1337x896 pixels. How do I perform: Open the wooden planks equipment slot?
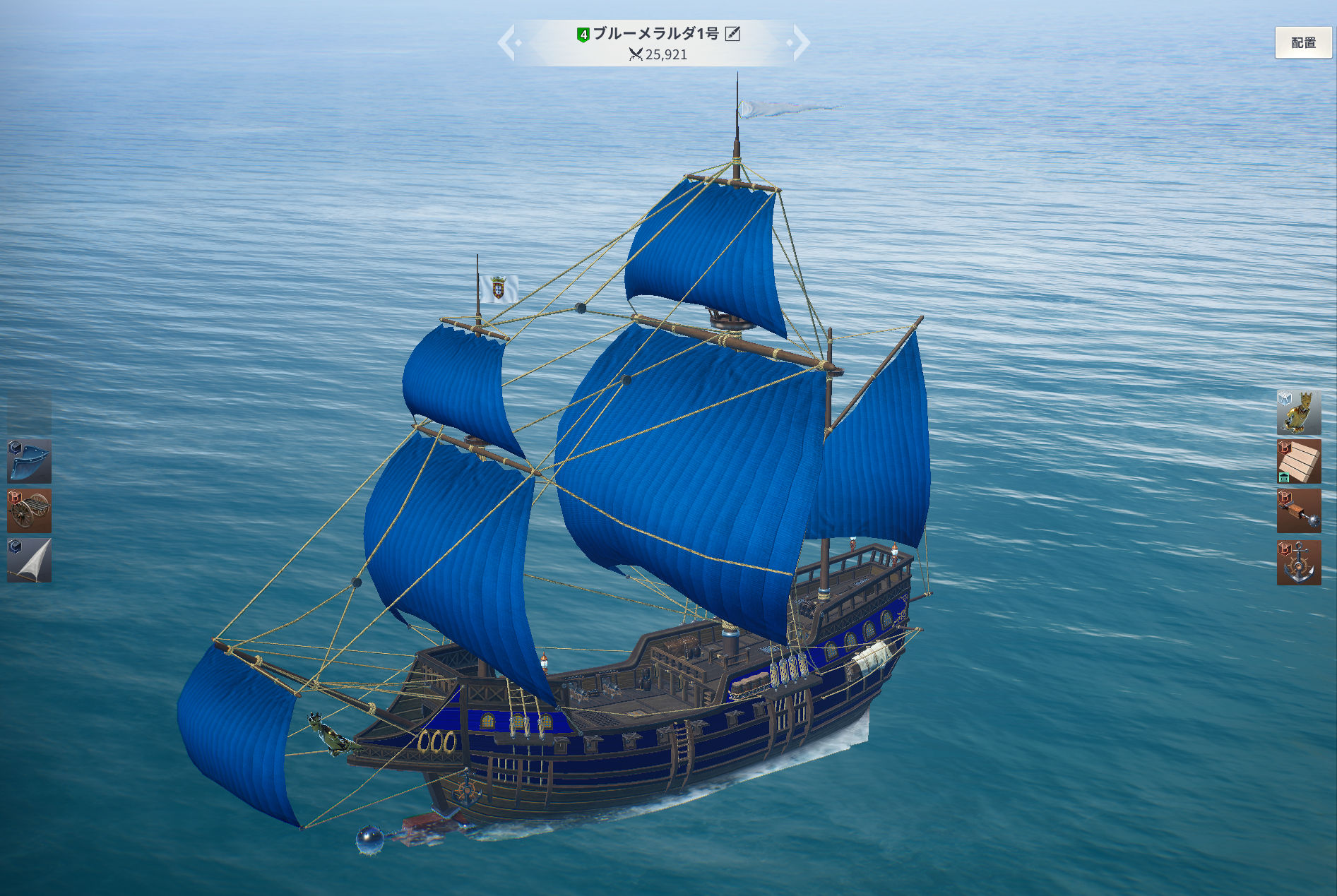coord(1298,462)
